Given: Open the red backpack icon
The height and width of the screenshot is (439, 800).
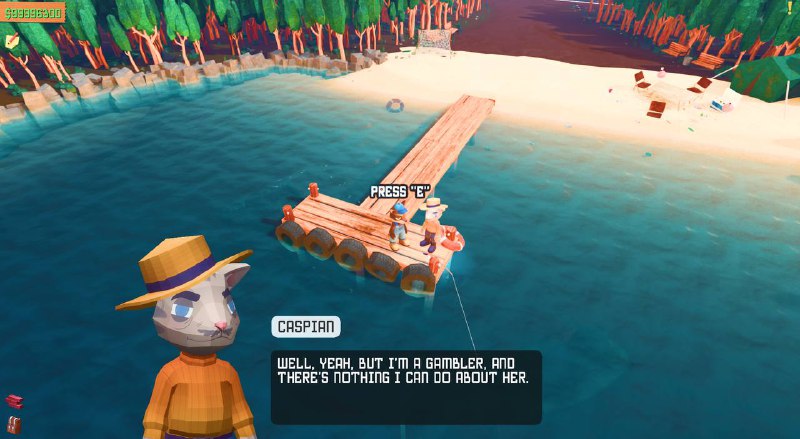Looking at the screenshot, I should (13, 425).
